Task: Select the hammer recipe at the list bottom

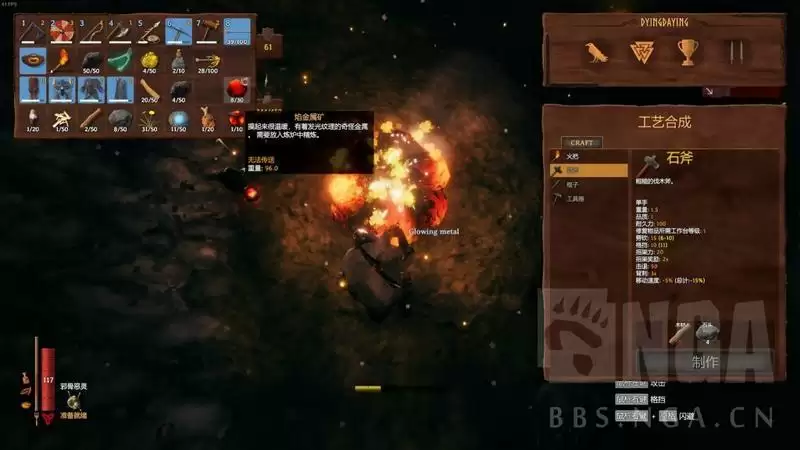Action: (572, 199)
